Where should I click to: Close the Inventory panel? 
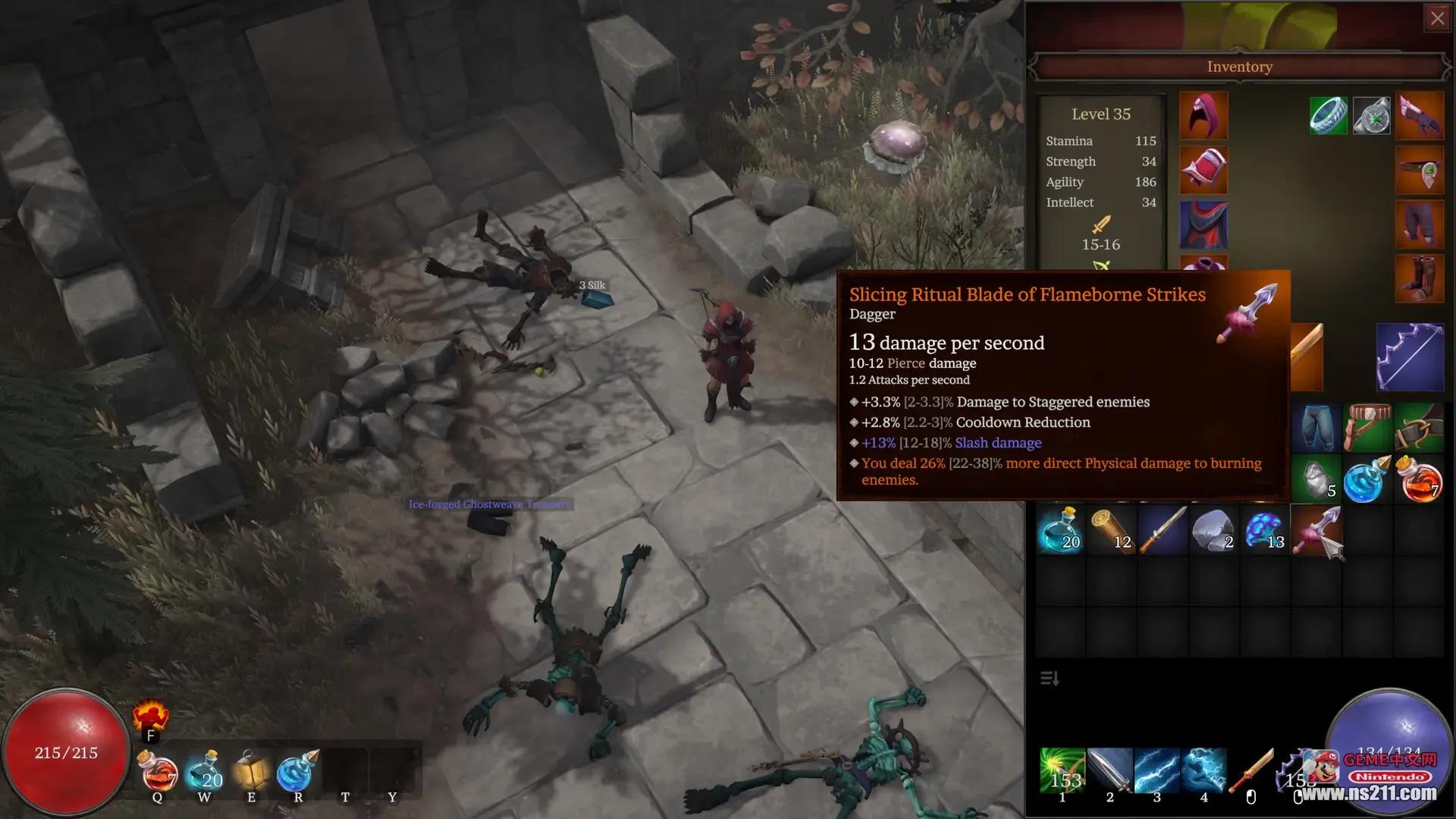tap(1437, 18)
